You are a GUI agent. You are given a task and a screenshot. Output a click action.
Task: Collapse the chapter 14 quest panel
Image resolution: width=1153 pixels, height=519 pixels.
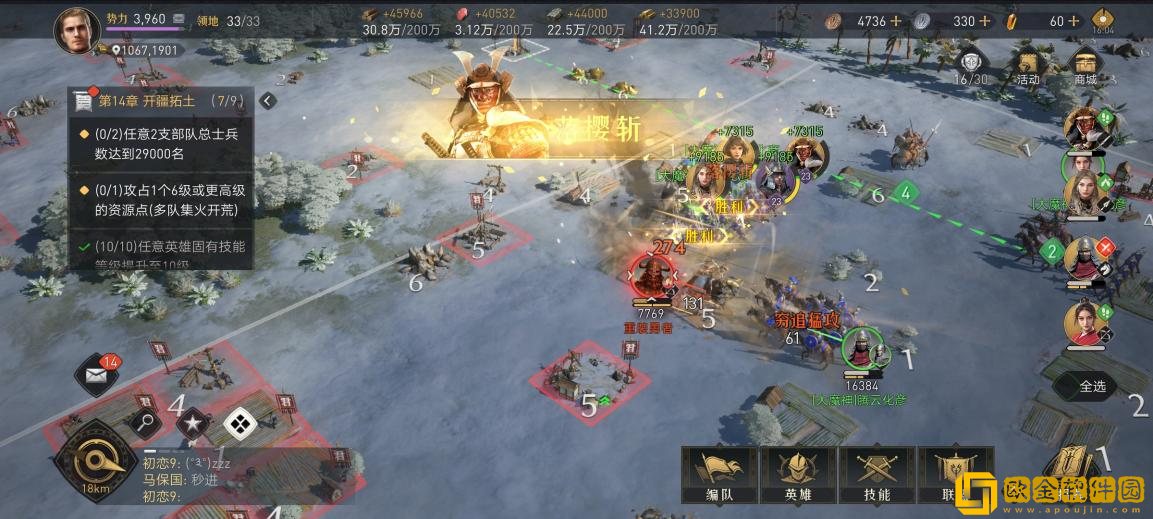[268, 100]
